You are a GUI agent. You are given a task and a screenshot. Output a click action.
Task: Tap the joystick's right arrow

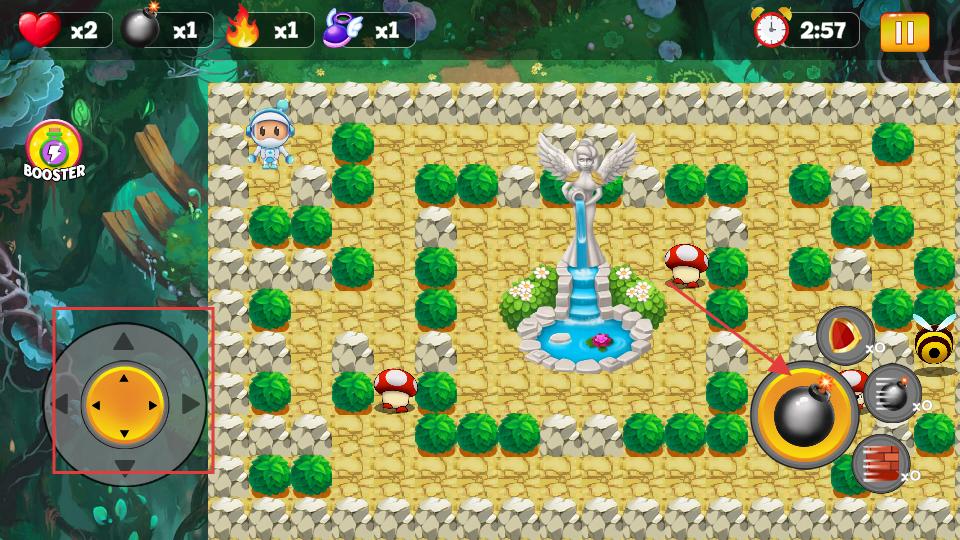tap(188, 405)
